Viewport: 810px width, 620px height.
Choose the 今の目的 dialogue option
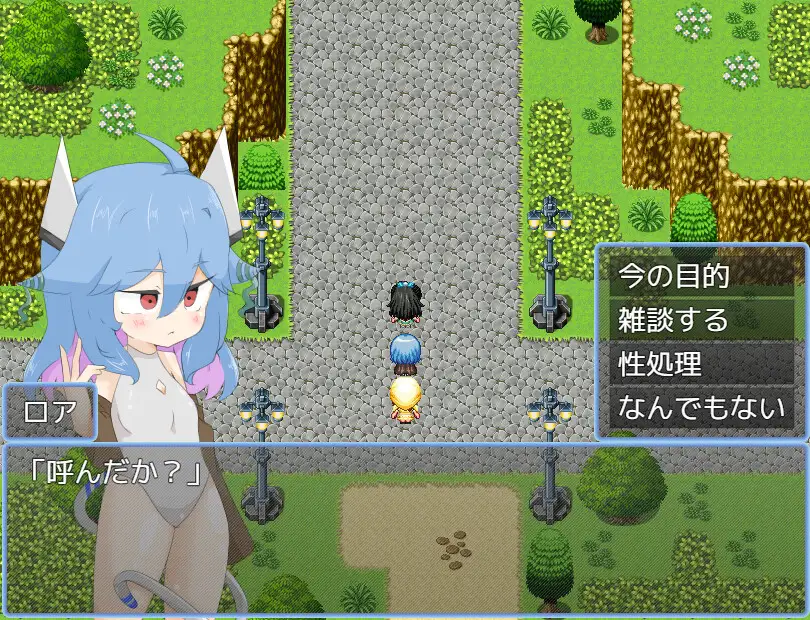click(x=701, y=275)
